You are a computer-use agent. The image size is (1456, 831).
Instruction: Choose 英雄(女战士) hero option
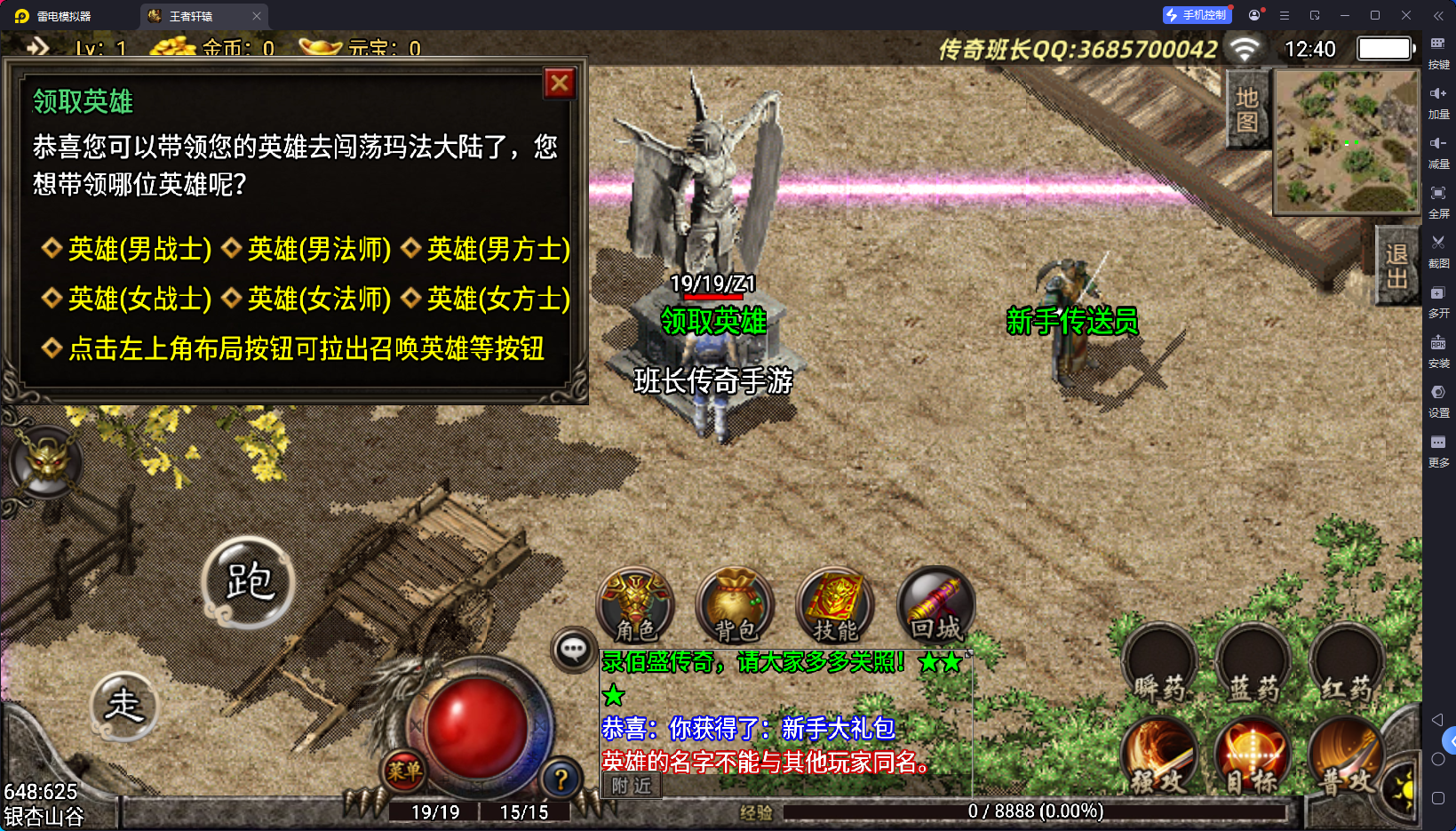point(139,299)
